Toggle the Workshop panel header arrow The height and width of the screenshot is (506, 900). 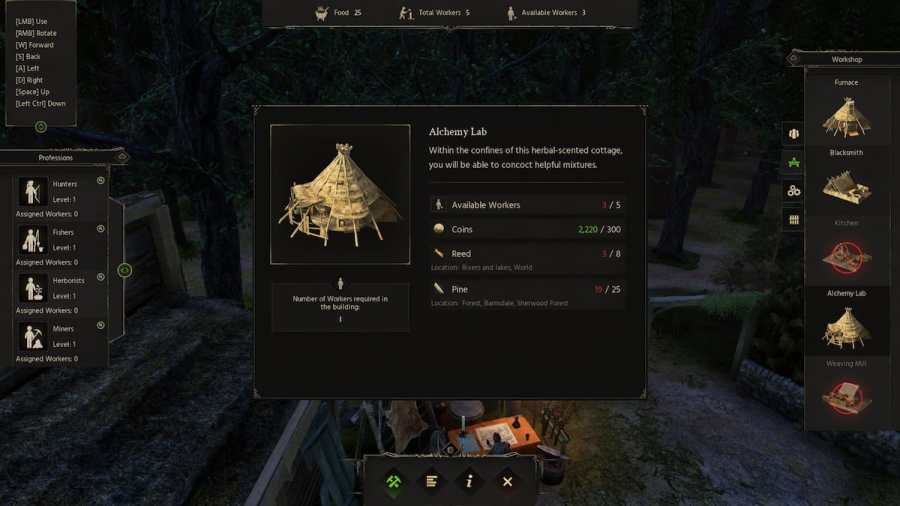(x=794, y=59)
